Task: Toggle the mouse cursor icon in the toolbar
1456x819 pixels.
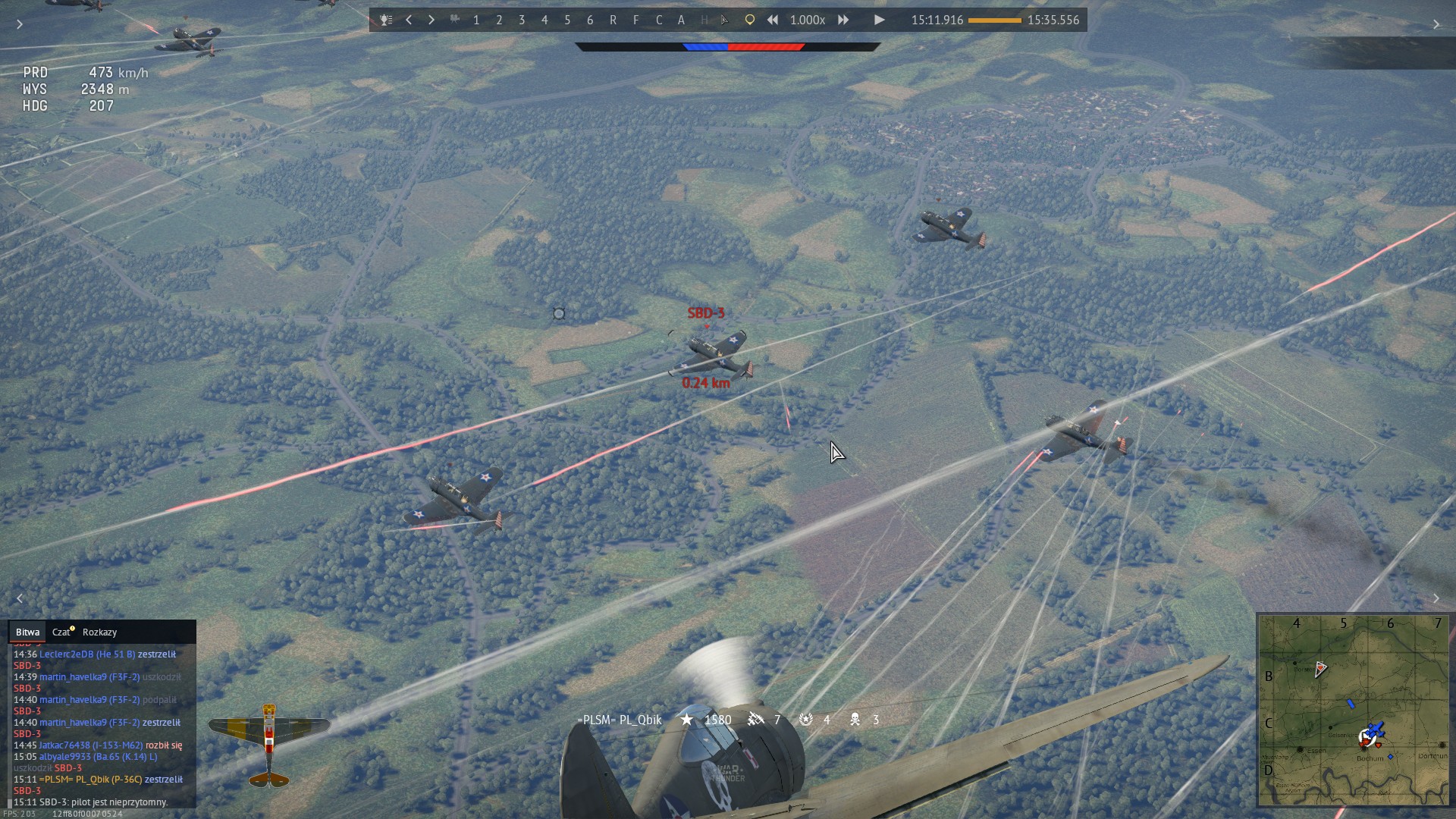Action: (x=726, y=20)
